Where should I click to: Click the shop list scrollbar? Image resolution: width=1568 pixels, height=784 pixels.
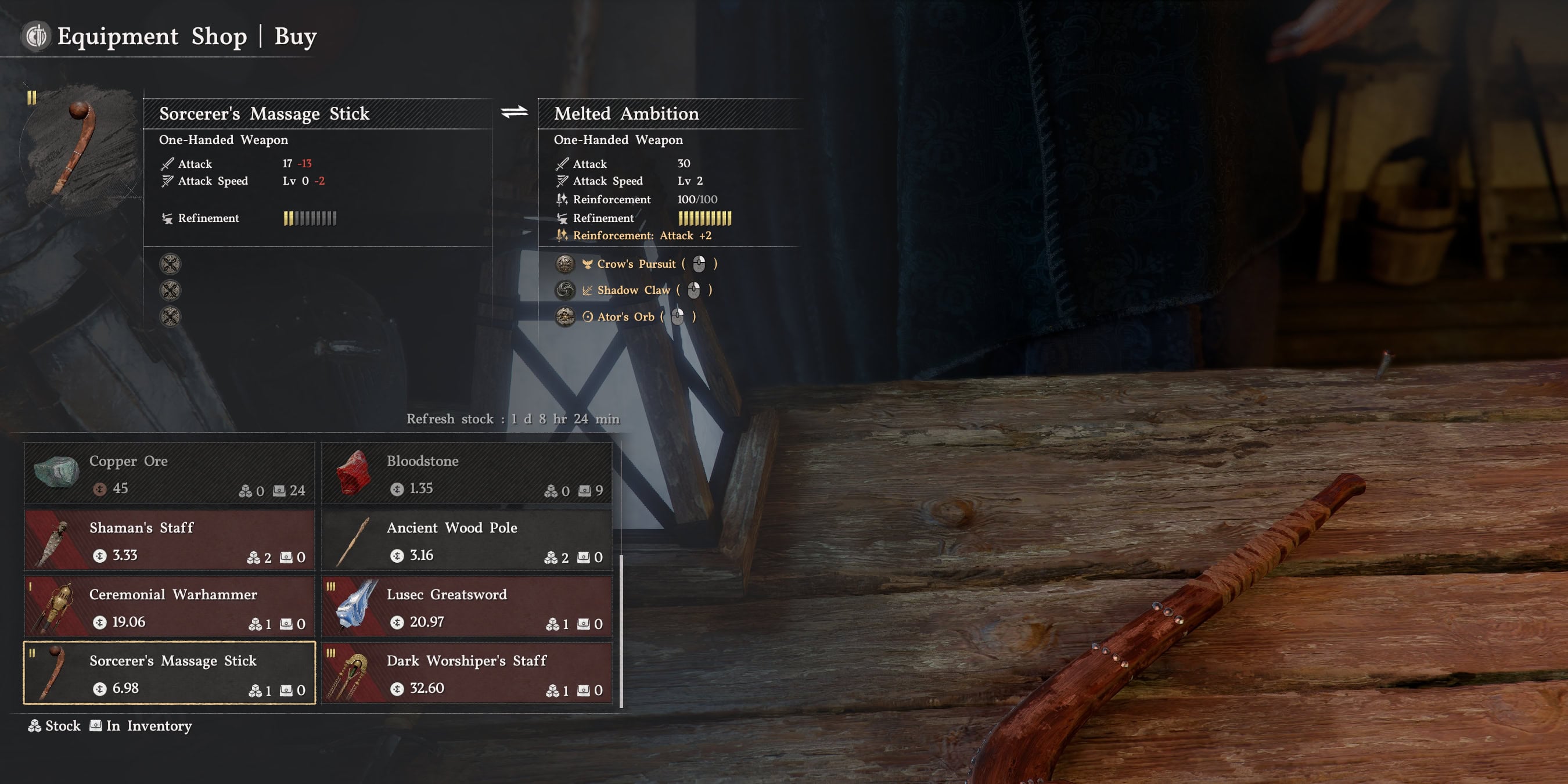(621, 631)
